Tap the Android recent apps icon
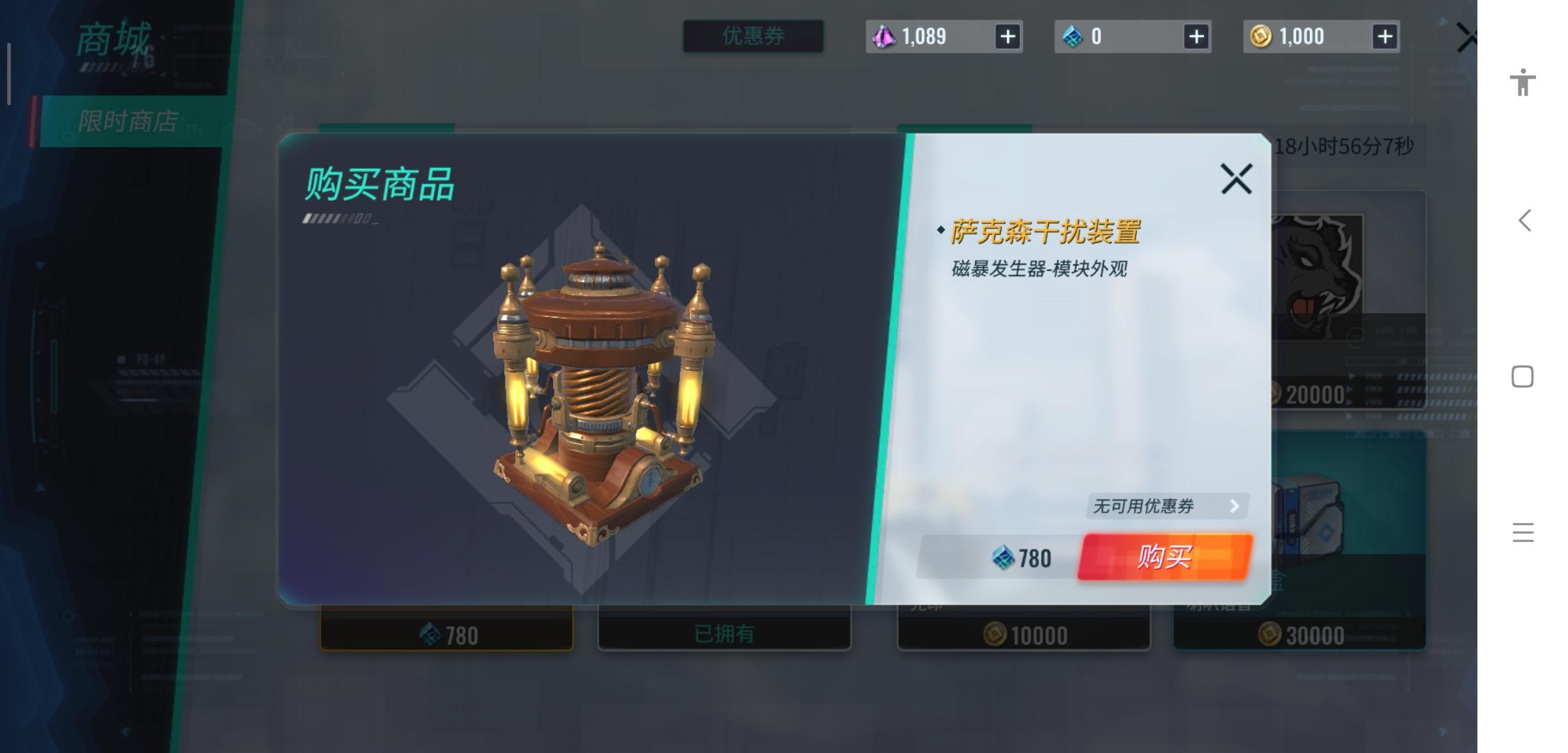1568x753 pixels. (x=1523, y=532)
